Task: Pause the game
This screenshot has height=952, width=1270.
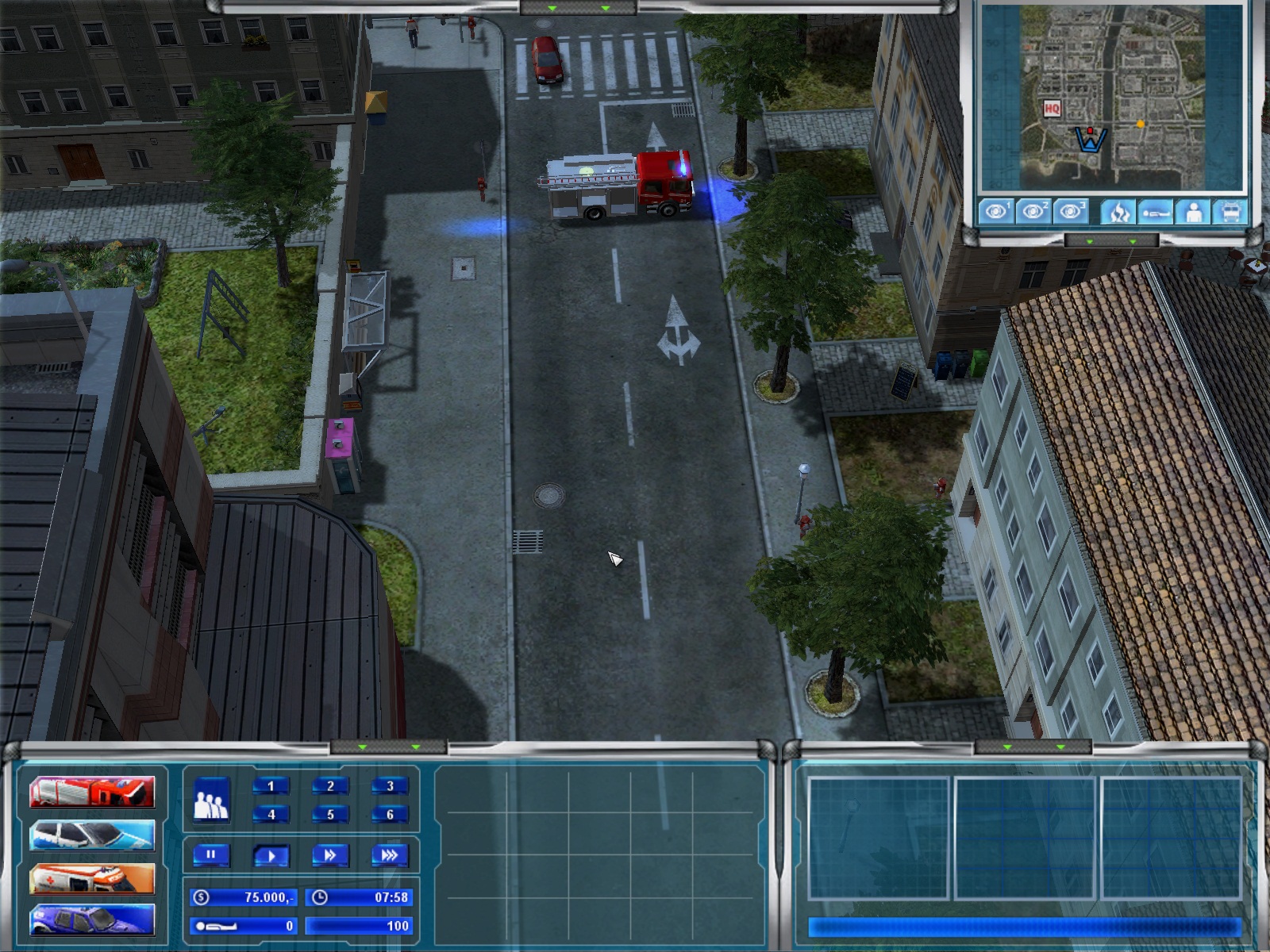Action: click(x=211, y=855)
